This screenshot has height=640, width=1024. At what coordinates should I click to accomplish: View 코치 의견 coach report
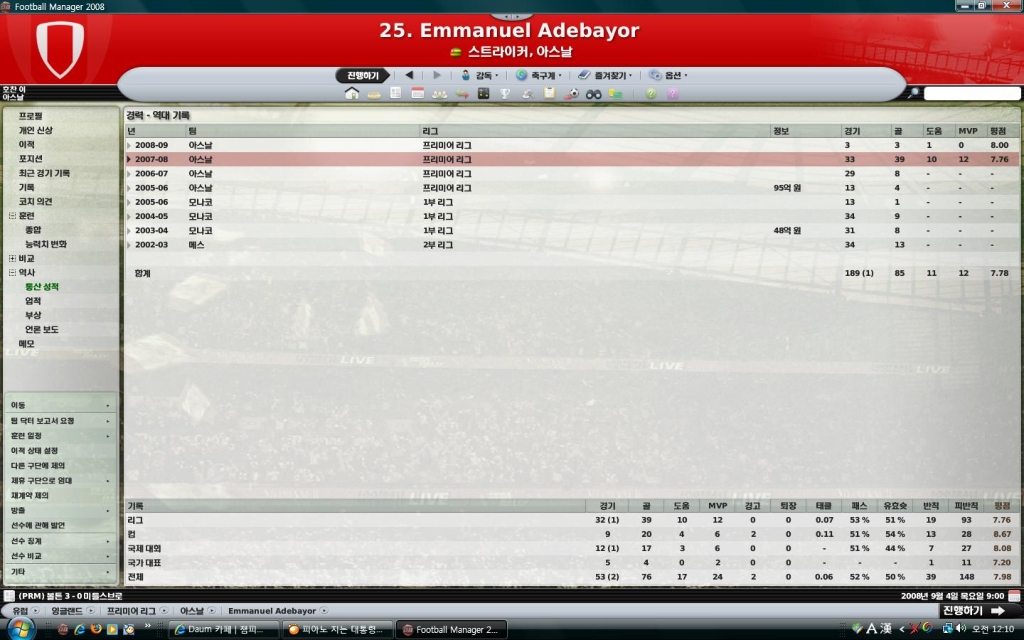(35, 201)
